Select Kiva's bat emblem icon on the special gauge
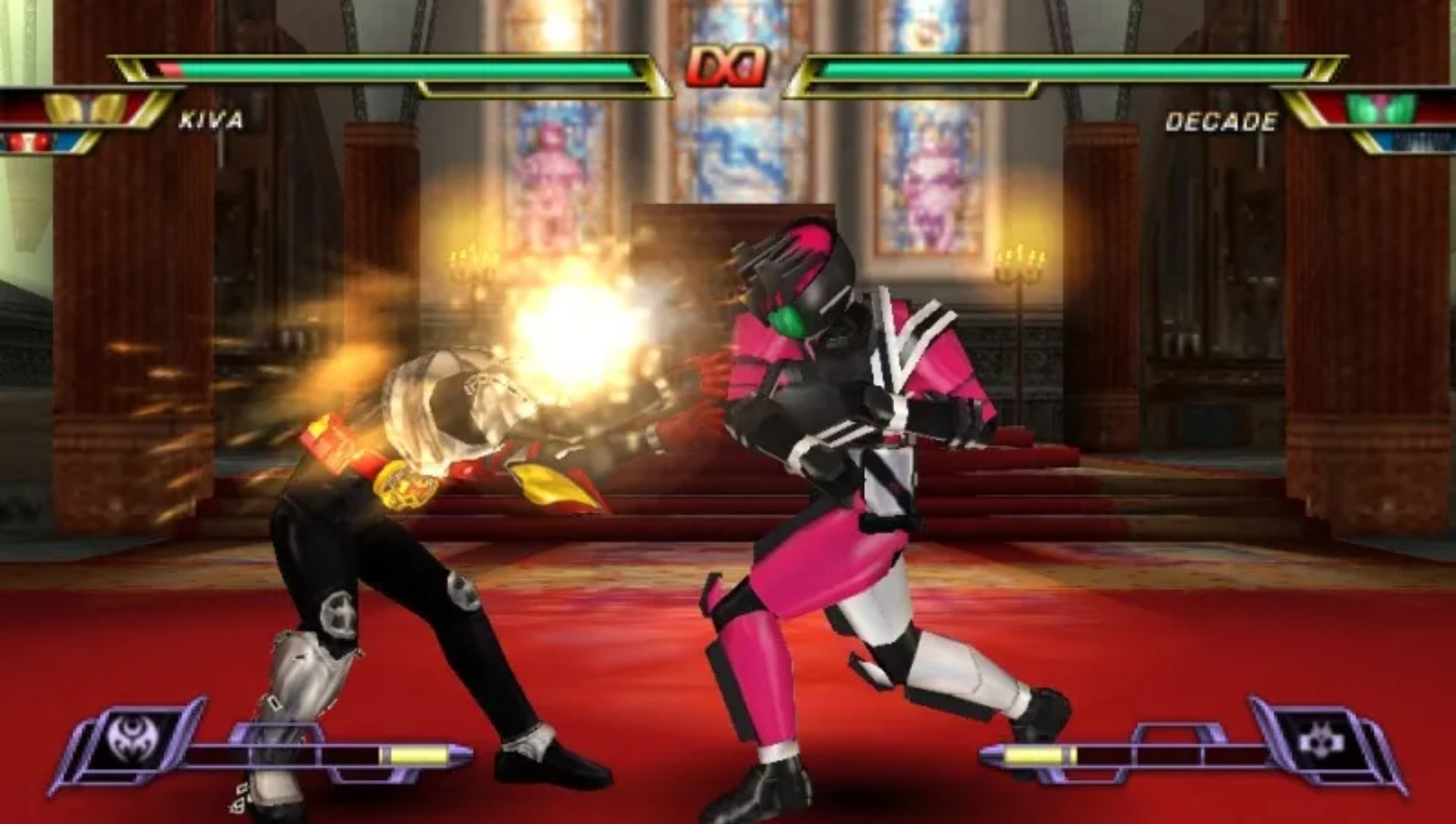1456x824 pixels. click(x=127, y=735)
